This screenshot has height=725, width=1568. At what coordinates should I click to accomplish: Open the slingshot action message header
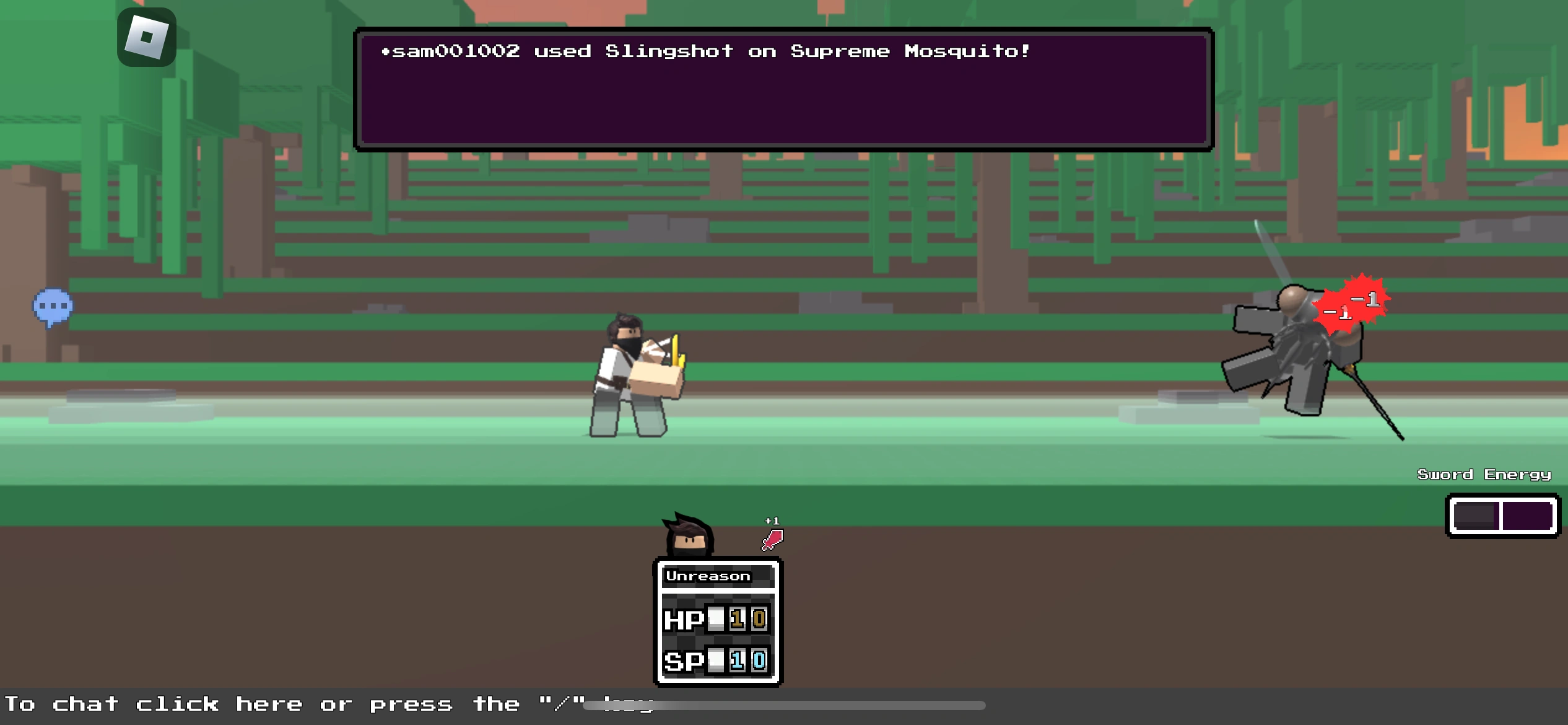click(706, 51)
